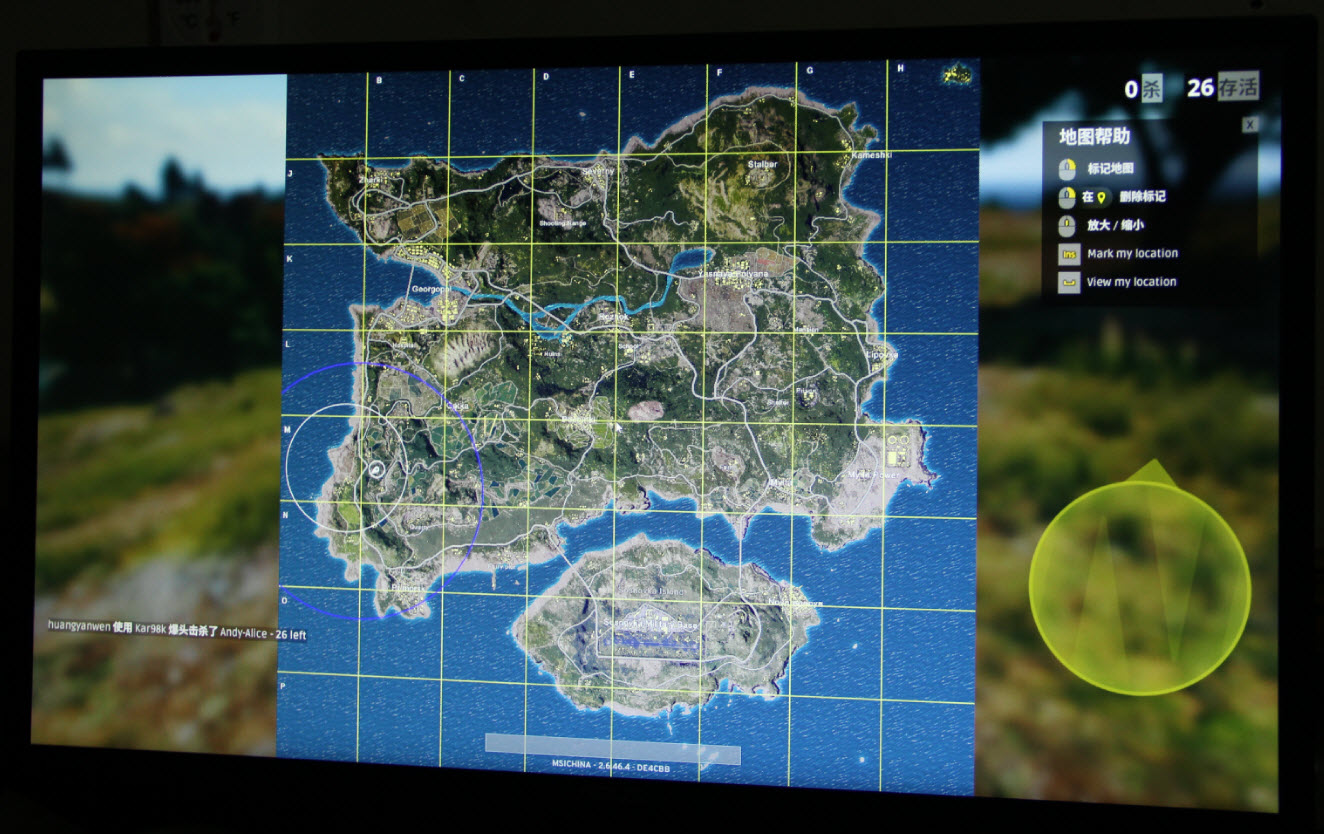1324x834 pixels.
Task: Place a marker on Stalber
Action: [x=762, y=165]
